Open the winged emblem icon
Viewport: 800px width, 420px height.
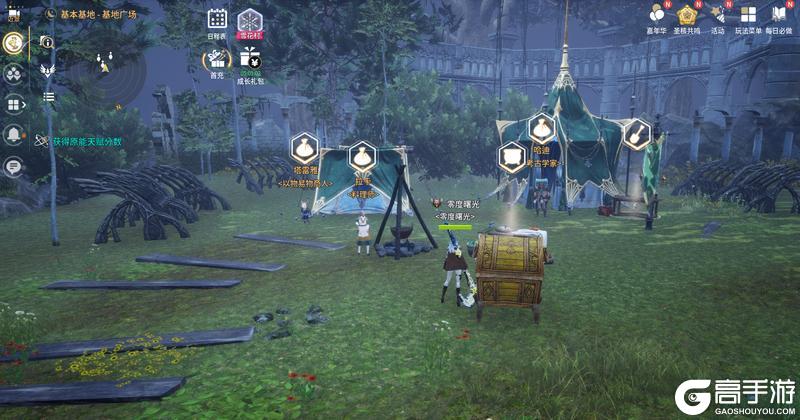coord(47,70)
